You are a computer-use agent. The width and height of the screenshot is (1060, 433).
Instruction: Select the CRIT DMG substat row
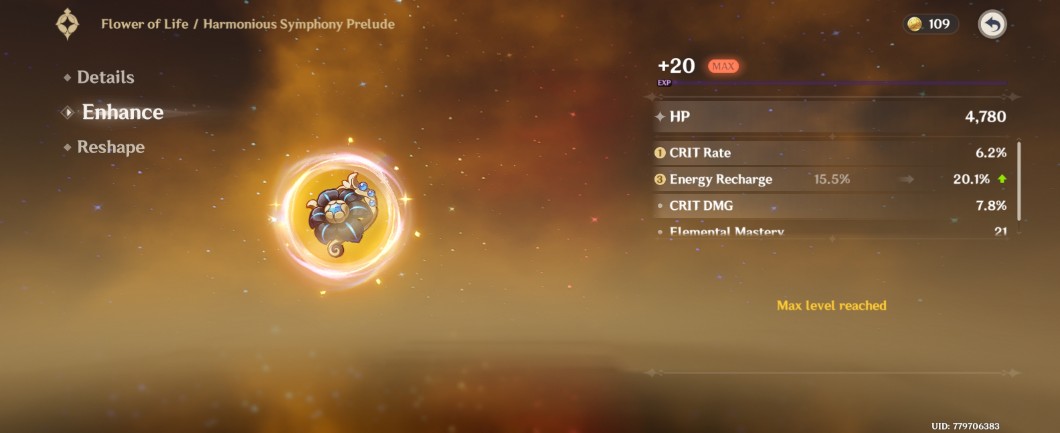click(830, 205)
